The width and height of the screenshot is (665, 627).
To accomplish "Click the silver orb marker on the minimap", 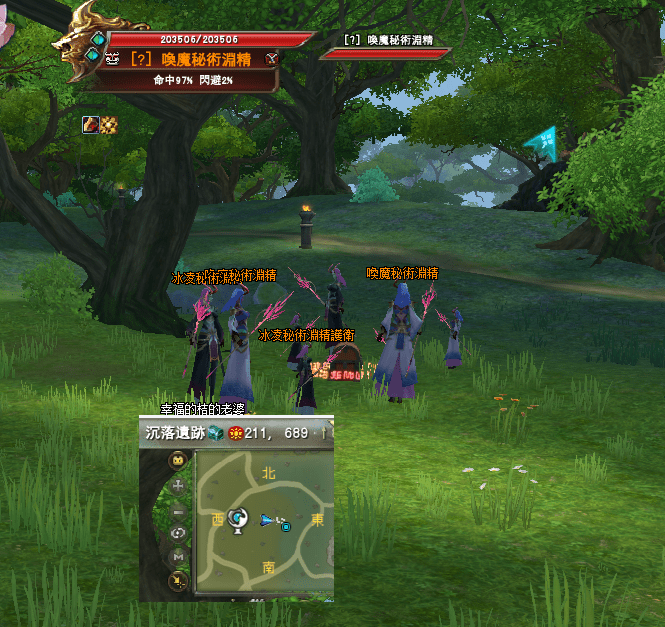I will pyautogui.click(x=239, y=518).
